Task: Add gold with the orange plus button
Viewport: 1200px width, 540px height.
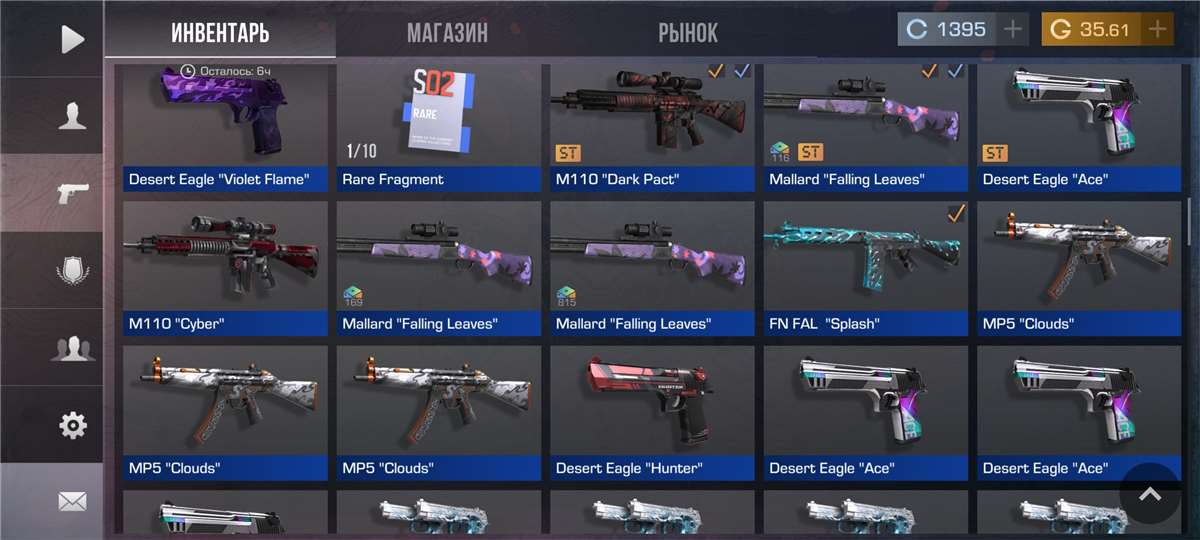Action: click(1158, 29)
